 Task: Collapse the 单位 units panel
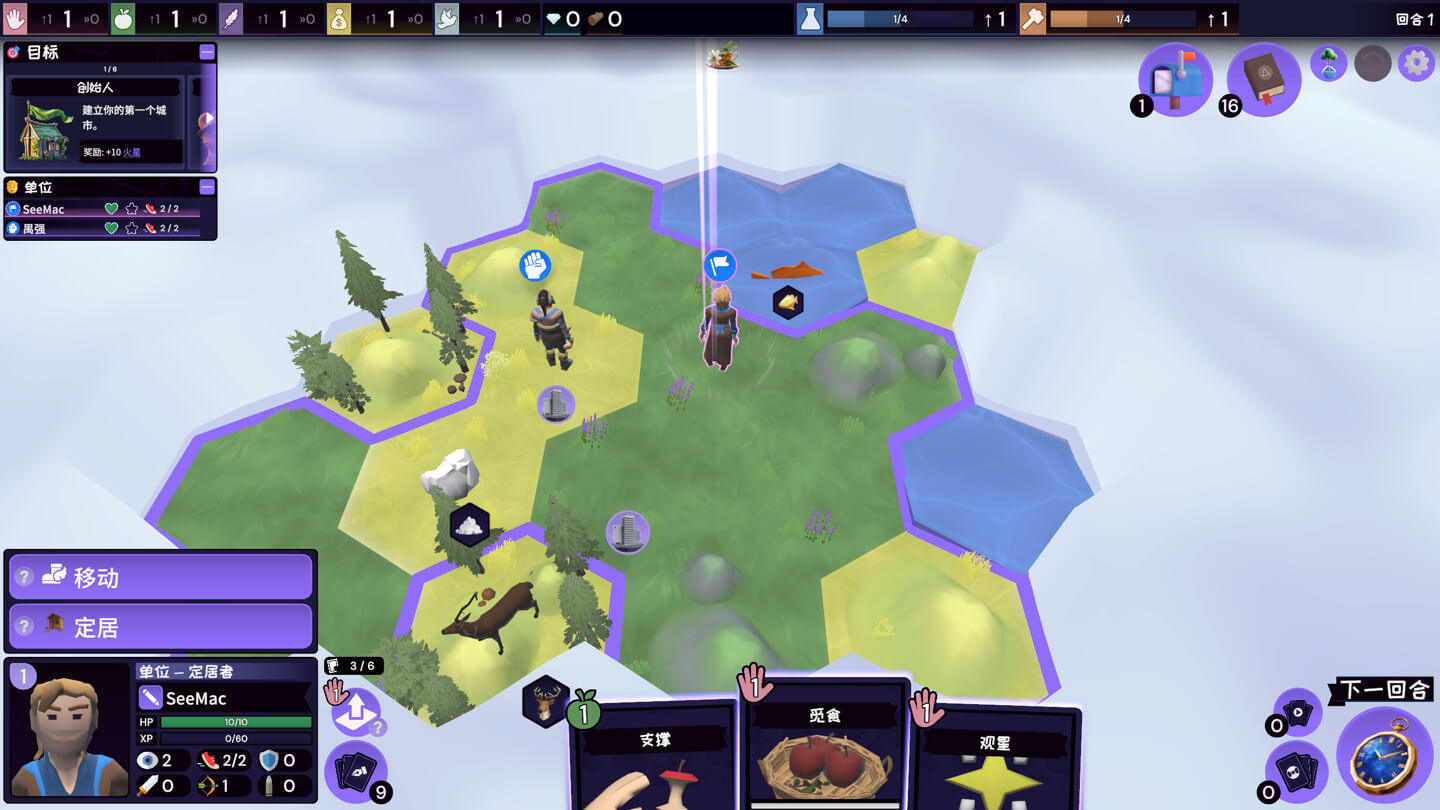(206, 186)
